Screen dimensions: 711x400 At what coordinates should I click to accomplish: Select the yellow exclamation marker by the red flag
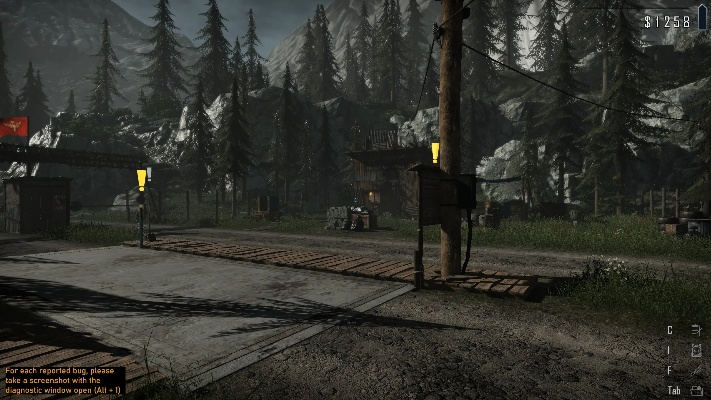pos(142,180)
